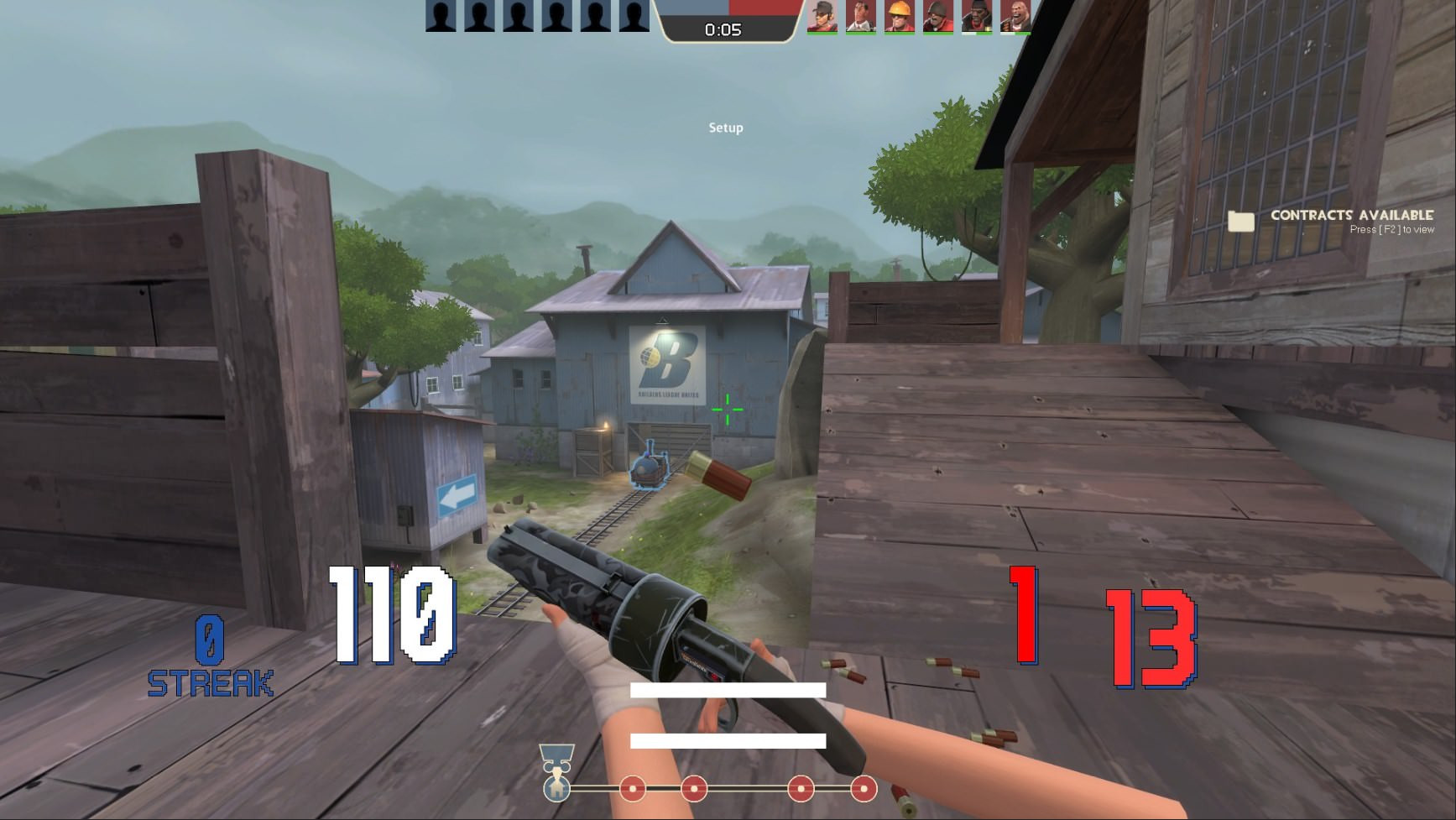The image size is (1456, 820).
Task: Click the blue home checkpoint marker
Action: click(556, 789)
